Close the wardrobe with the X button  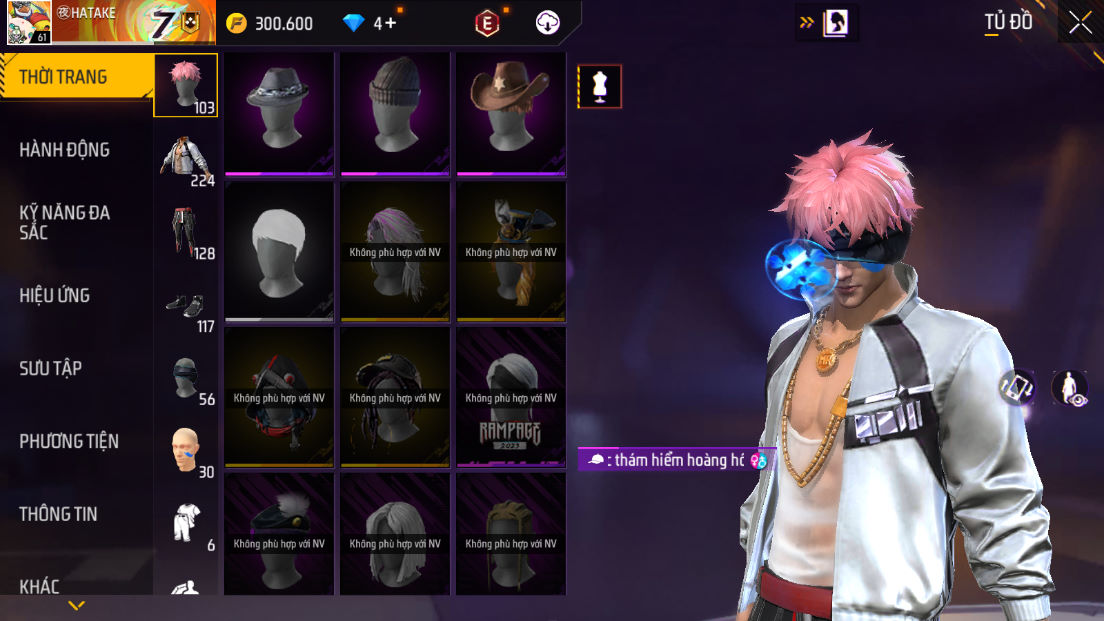click(1080, 23)
